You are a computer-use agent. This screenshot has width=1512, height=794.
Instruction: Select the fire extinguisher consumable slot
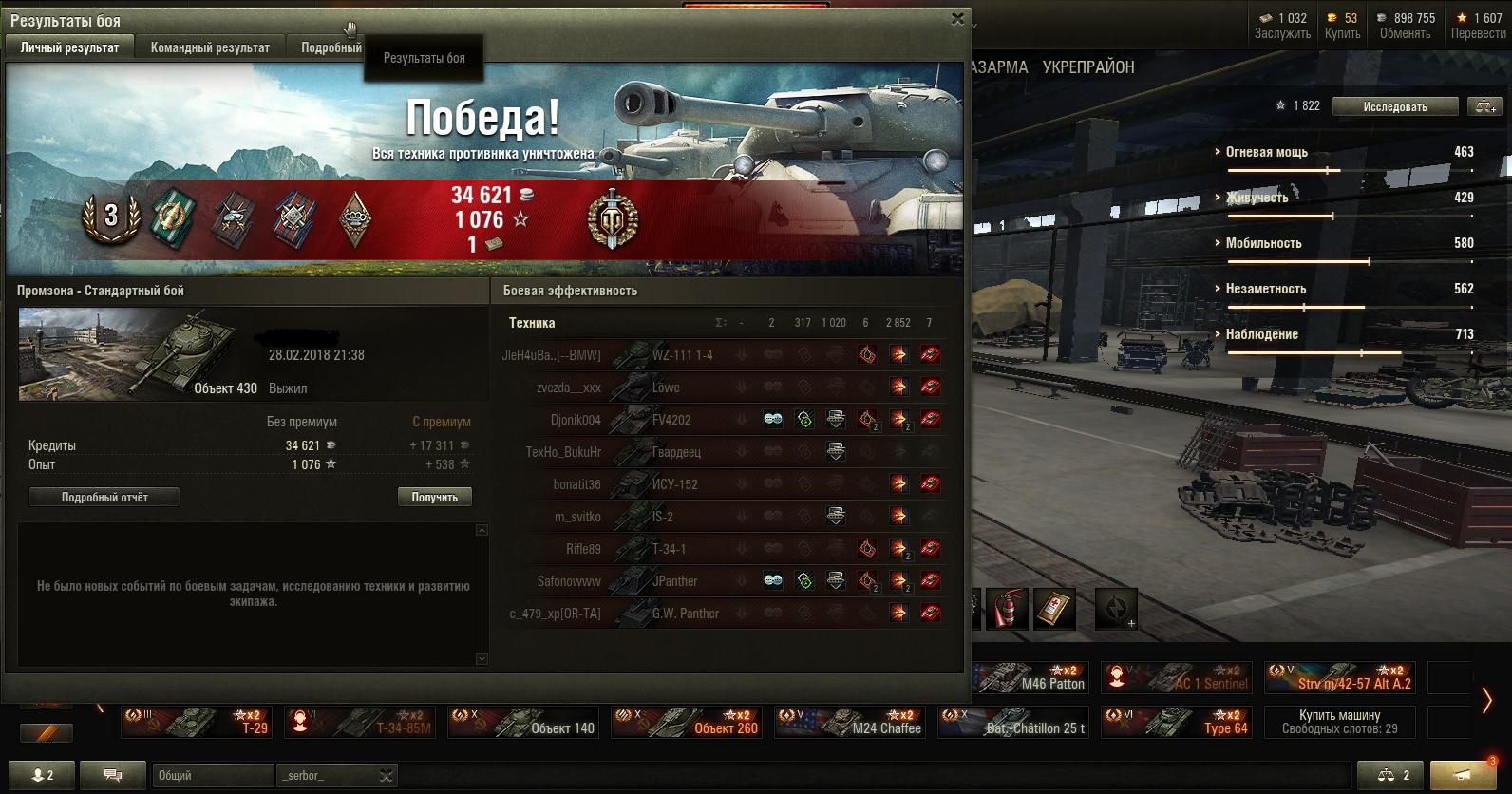(x=1007, y=609)
